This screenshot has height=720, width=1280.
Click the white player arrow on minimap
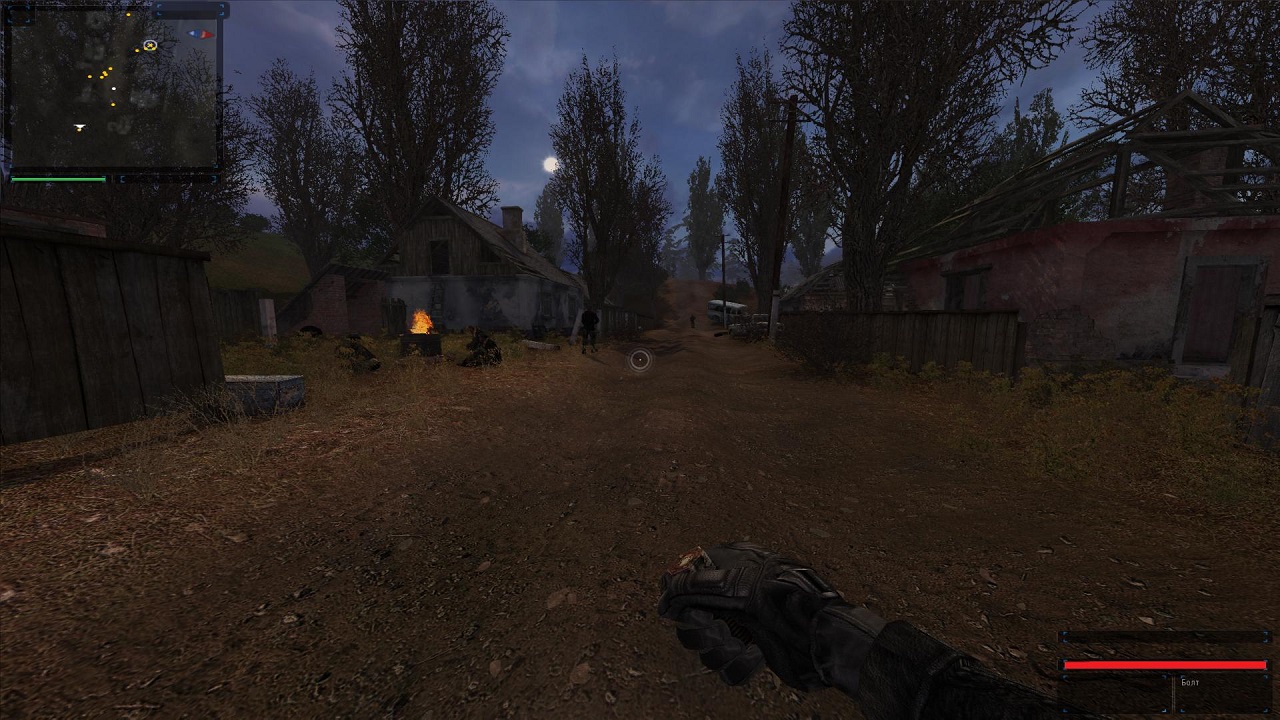pos(79,127)
